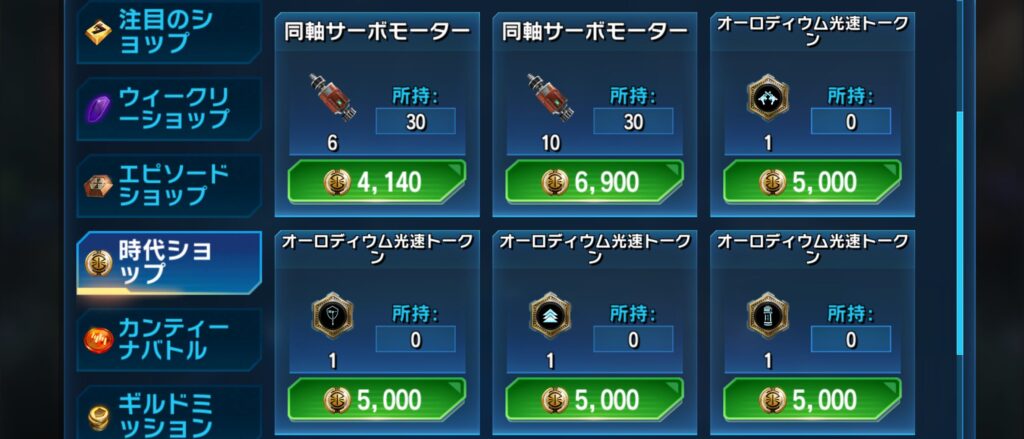Image resolution: width=1024 pixels, height=439 pixels.
Task: Select the エピソードショップ tab
Action: click(168, 185)
